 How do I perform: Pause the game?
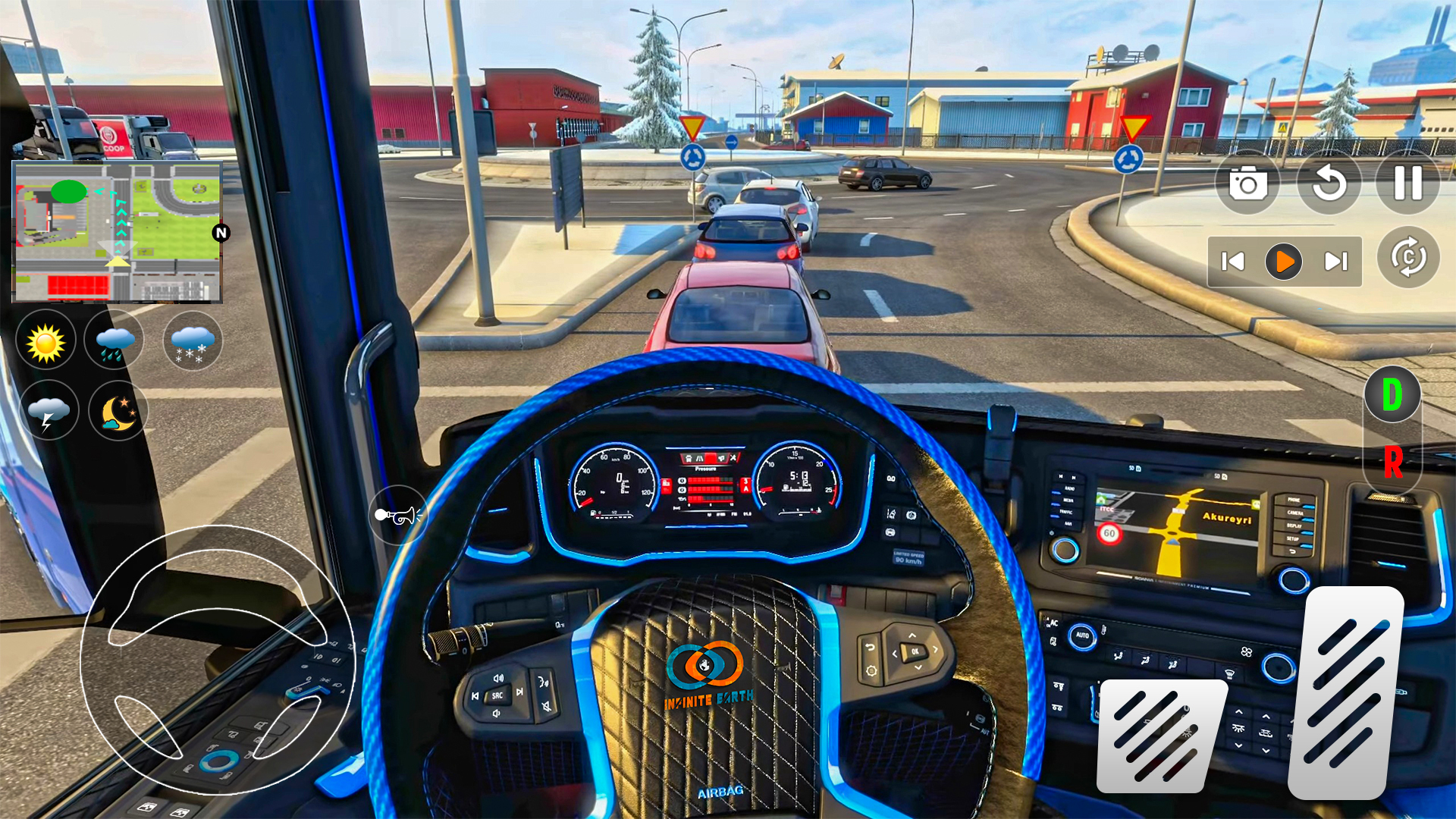(x=1409, y=183)
